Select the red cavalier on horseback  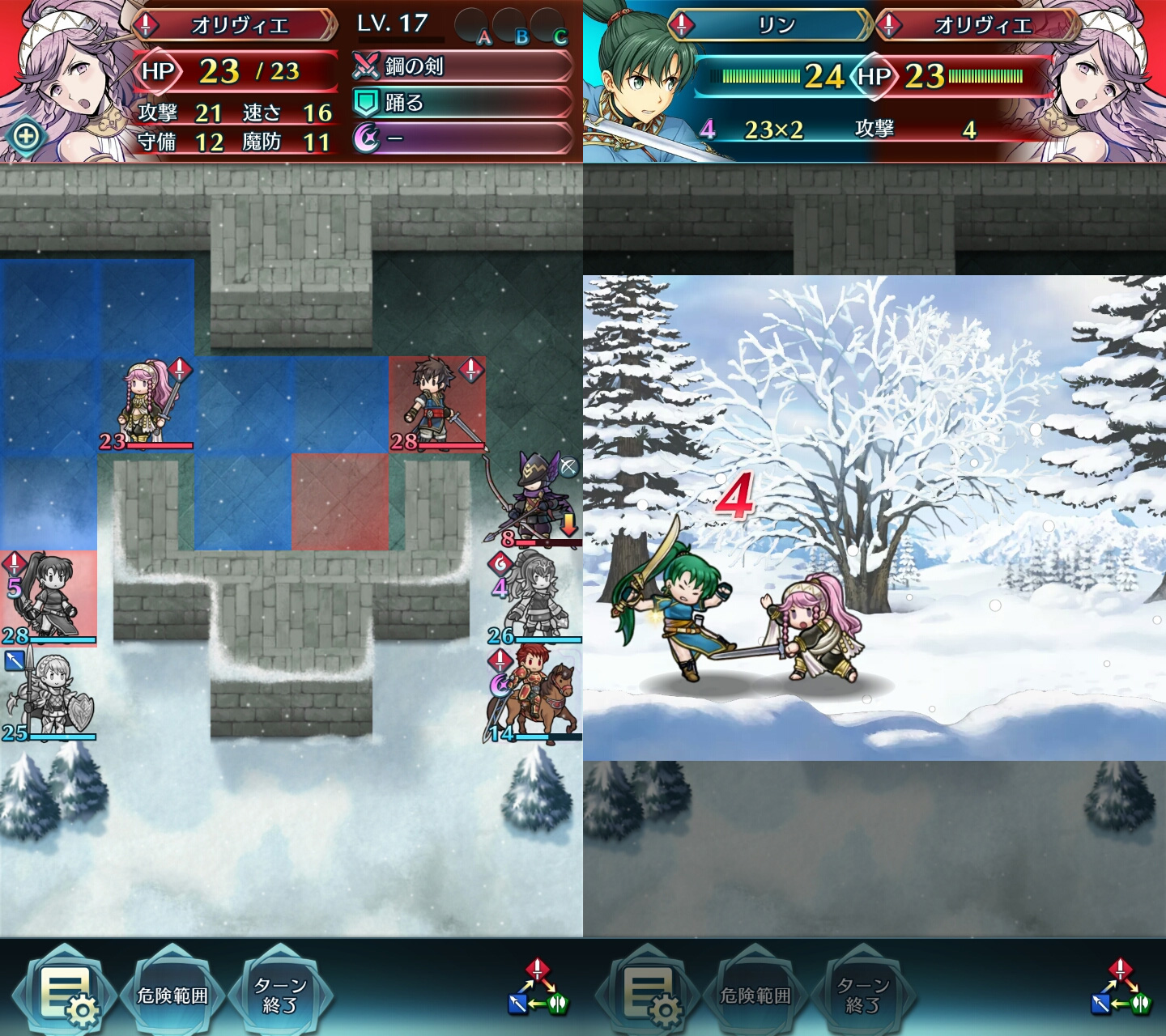tap(534, 696)
